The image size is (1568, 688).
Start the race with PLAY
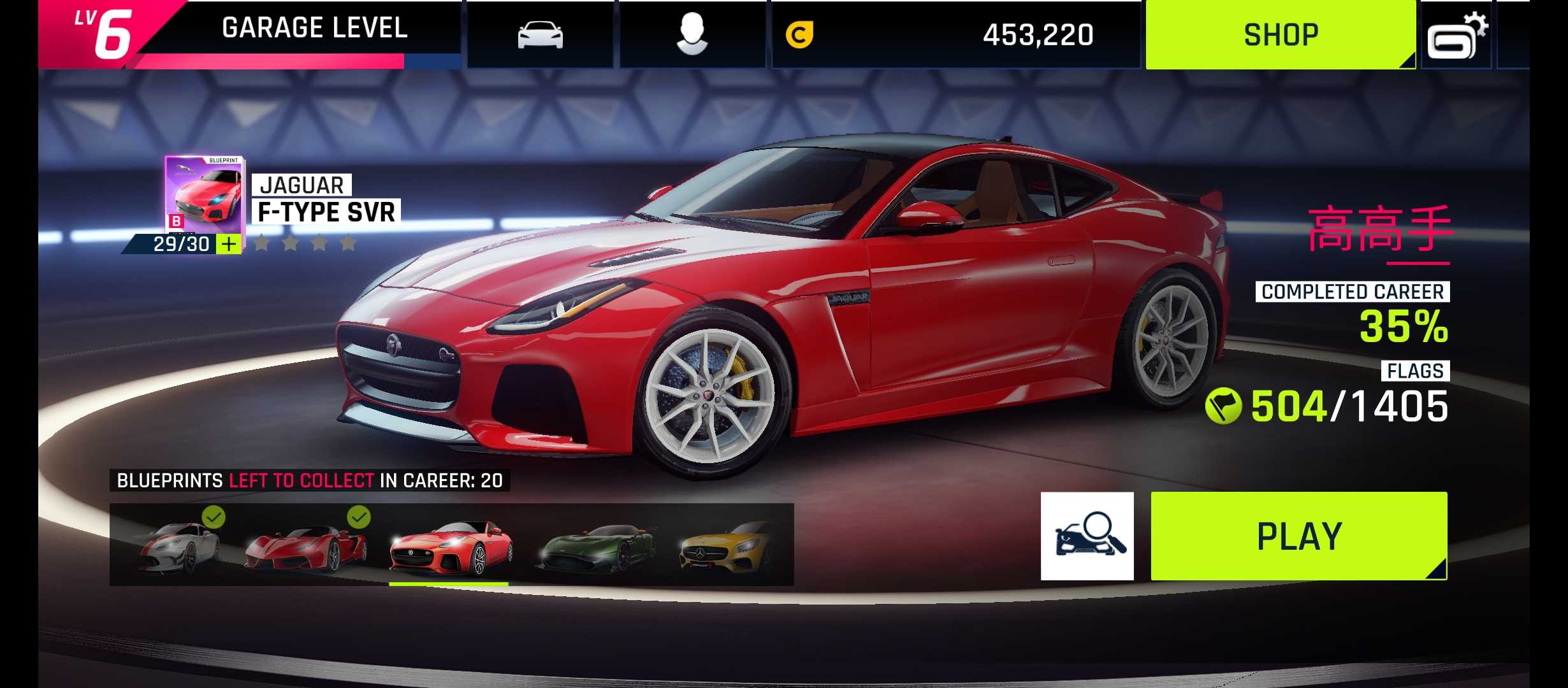coord(1299,536)
